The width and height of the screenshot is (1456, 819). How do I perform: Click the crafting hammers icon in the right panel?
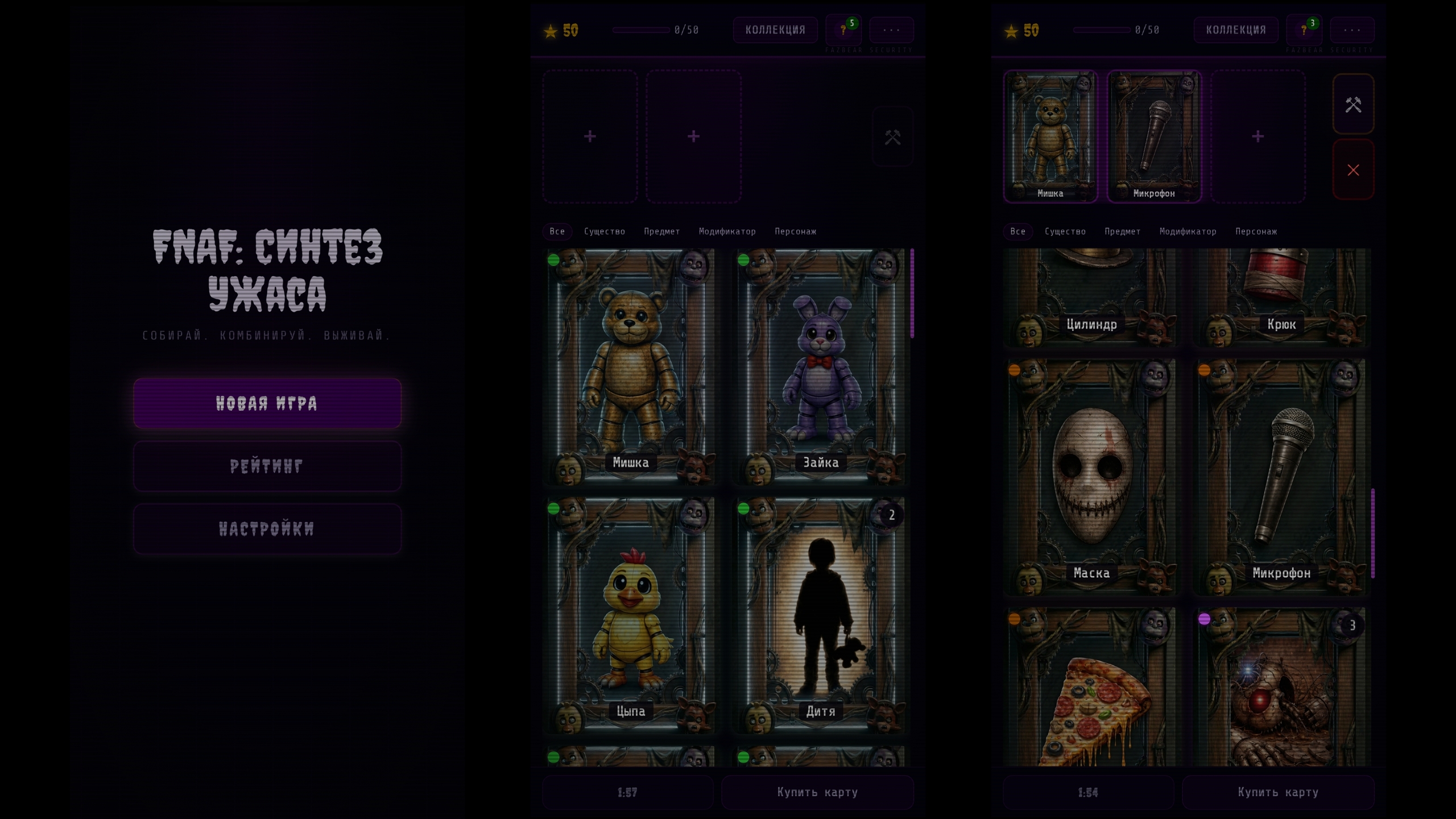click(1354, 104)
